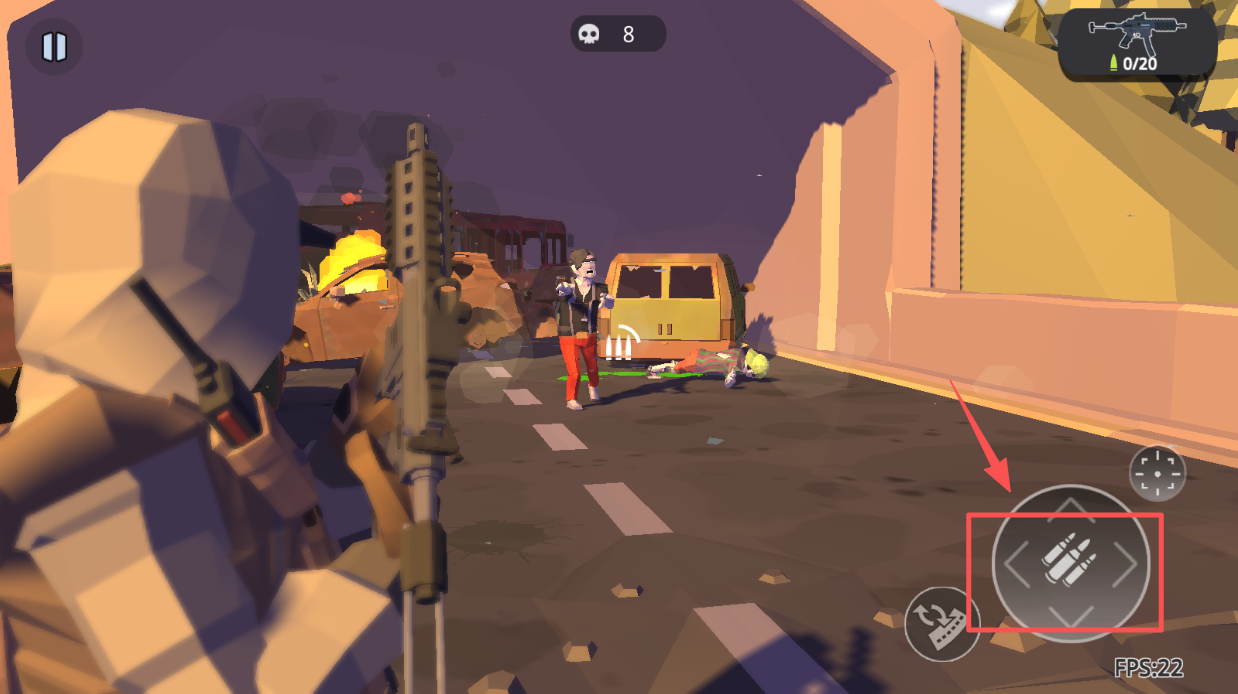Viewport: 1238px width, 694px height.
Task: Activate the crosshair aim button
Action: (x=1157, y=473)
